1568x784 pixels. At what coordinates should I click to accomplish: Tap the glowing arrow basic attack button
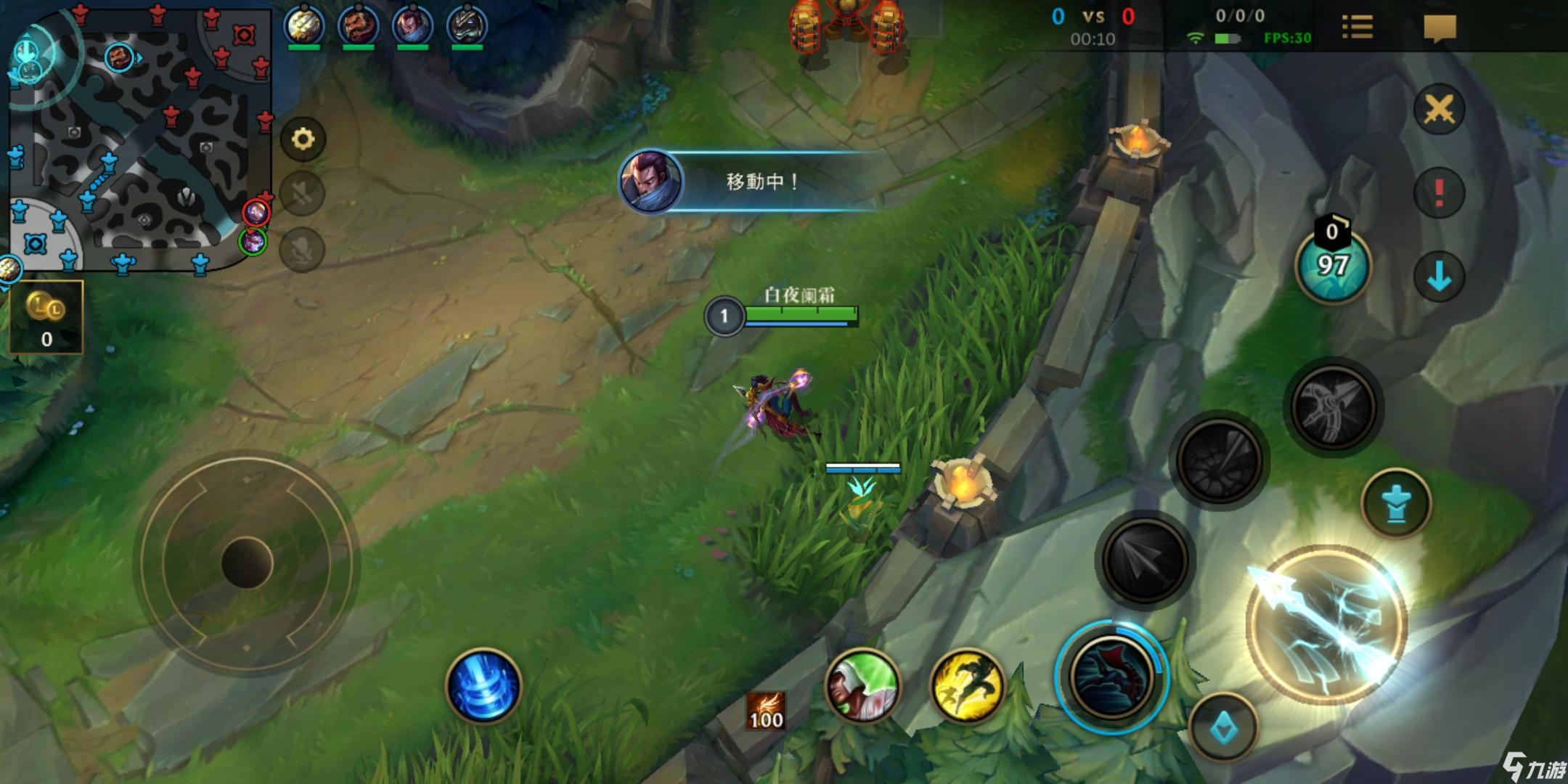(1326, 624)
